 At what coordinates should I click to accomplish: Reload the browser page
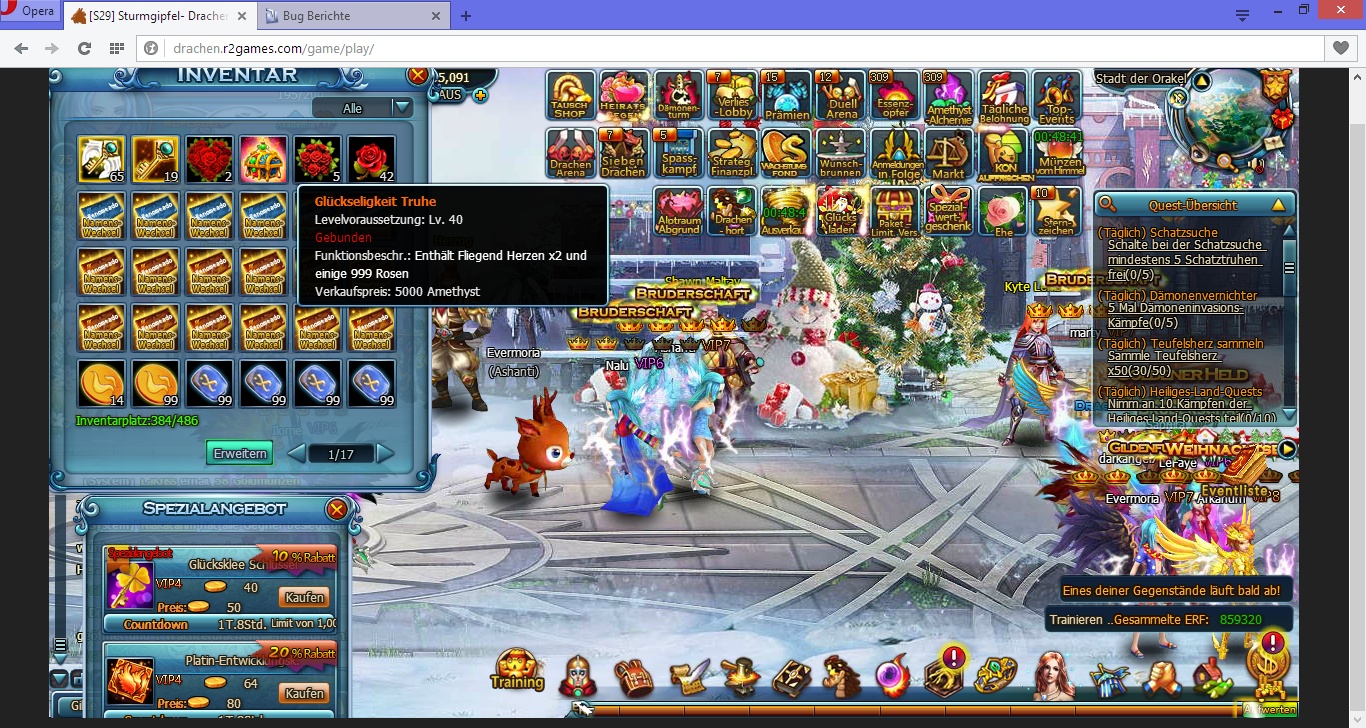pos(84,48)
